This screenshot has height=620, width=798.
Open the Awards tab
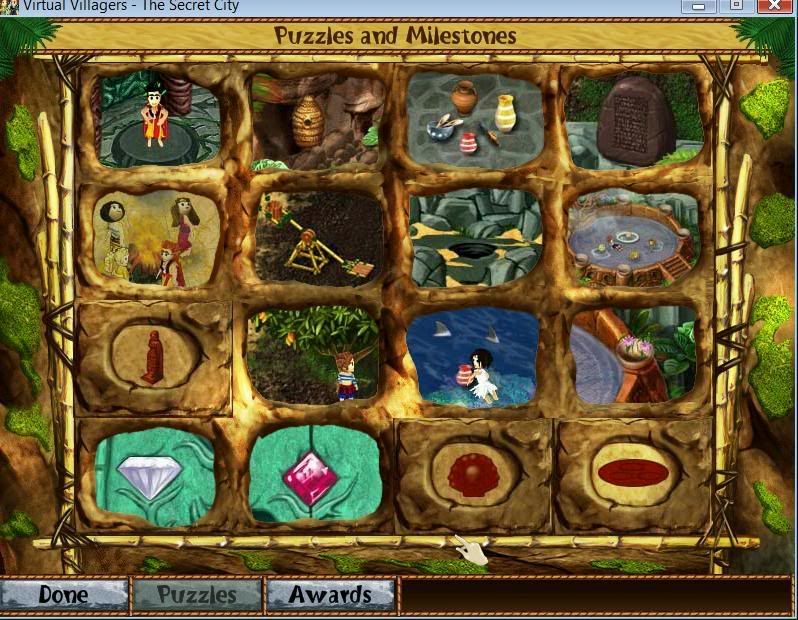pos(330,595)
